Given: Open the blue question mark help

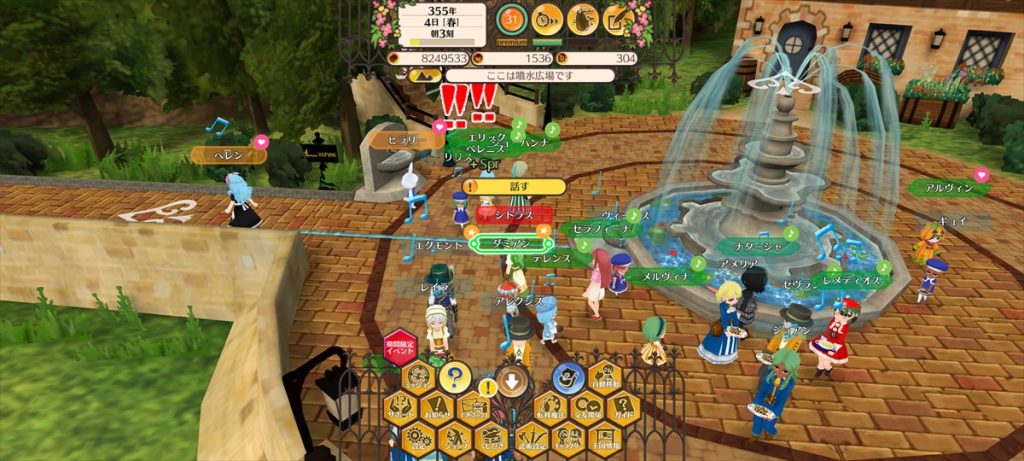Looking at the screenshot, I should point(454,377).
